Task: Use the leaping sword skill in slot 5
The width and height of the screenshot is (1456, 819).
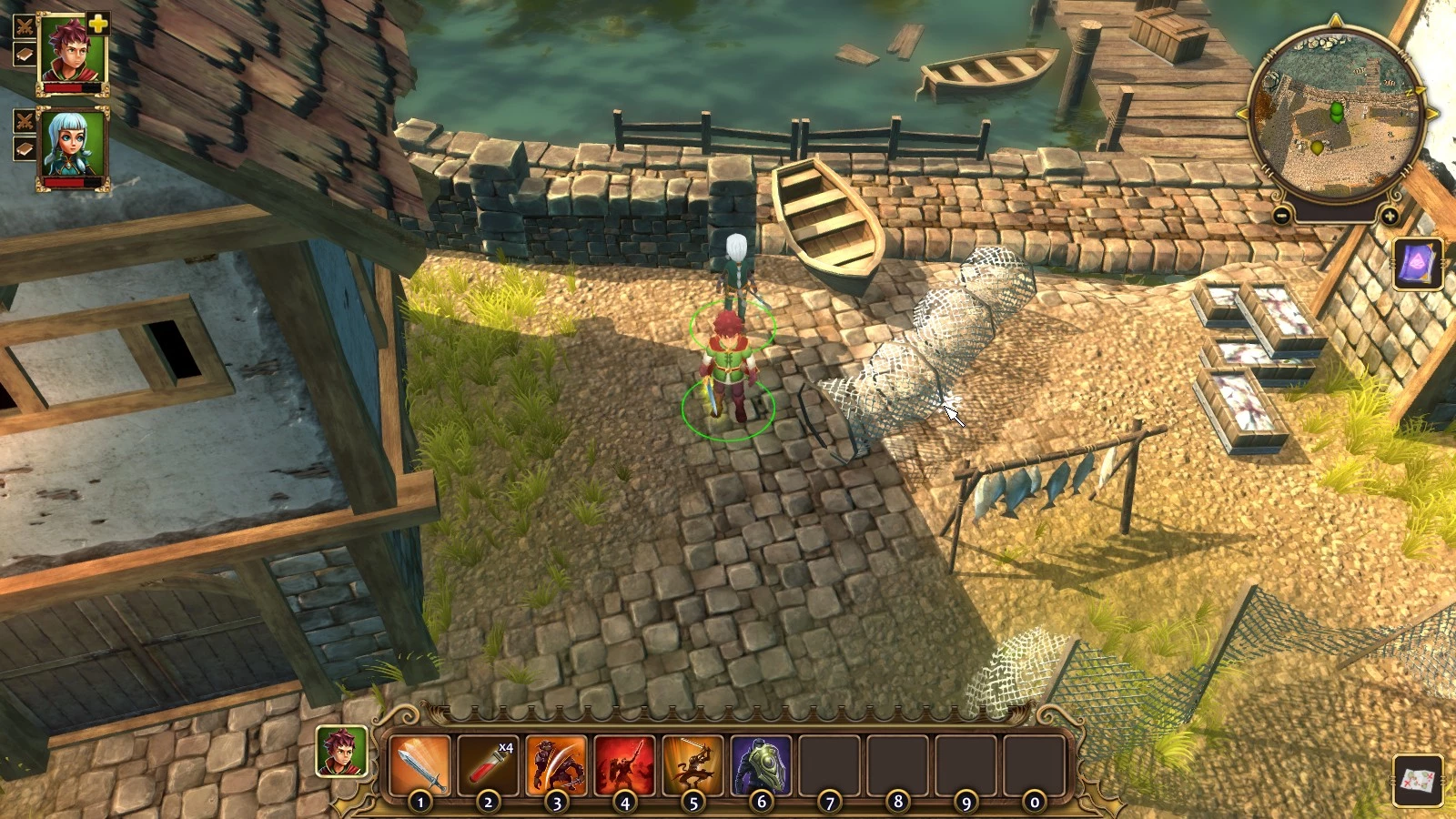Action: pyautogui.click(x=693, y=765)
